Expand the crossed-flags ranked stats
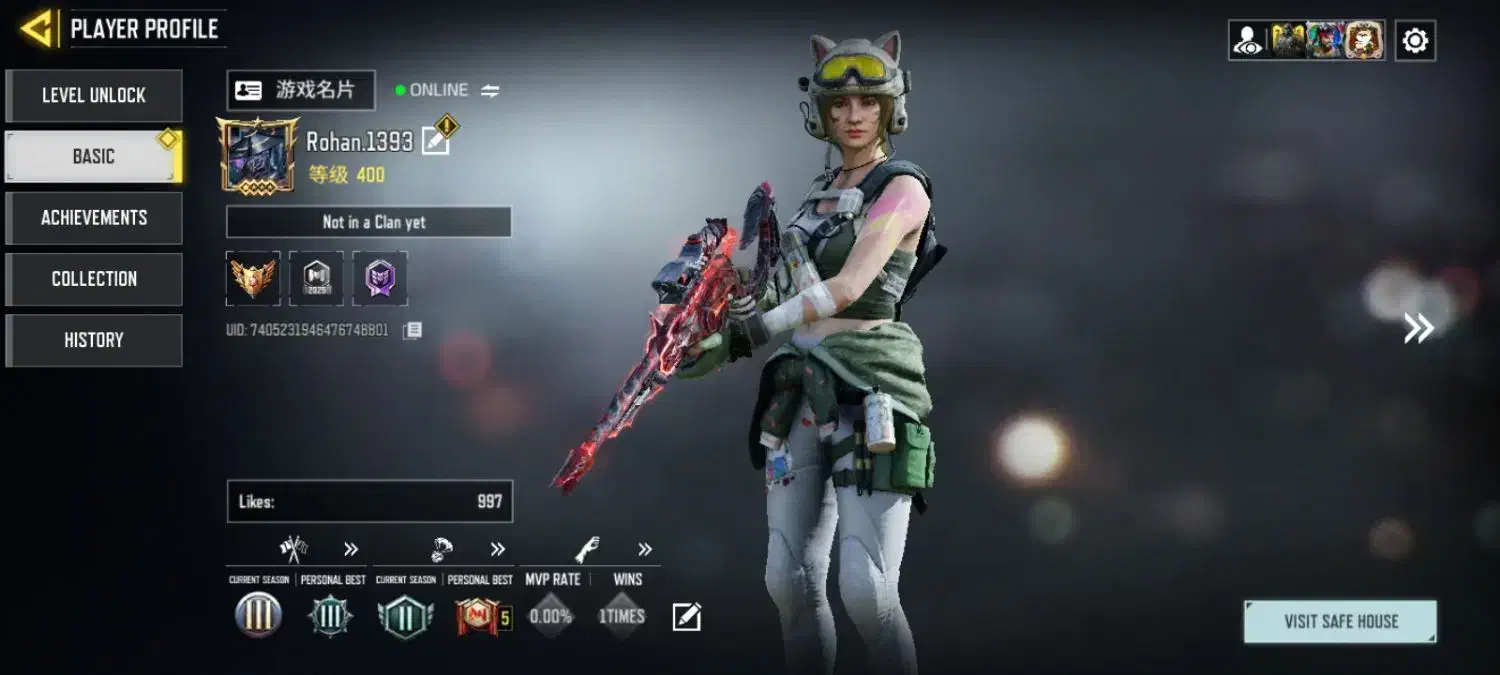 pyautogui.click(x=351, y=549)
